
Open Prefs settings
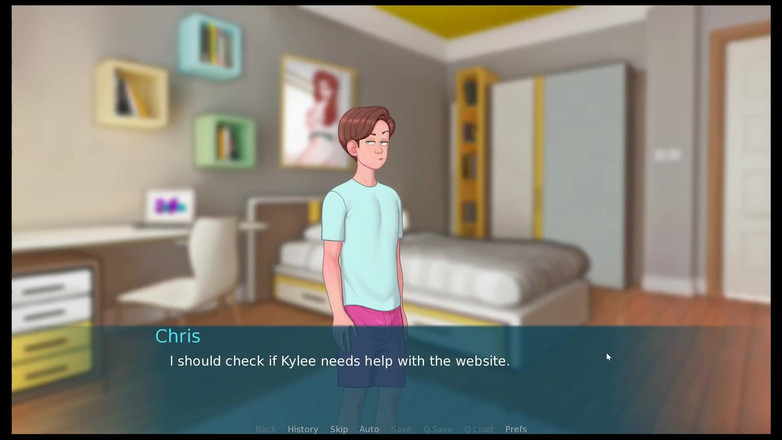[516, 429]
